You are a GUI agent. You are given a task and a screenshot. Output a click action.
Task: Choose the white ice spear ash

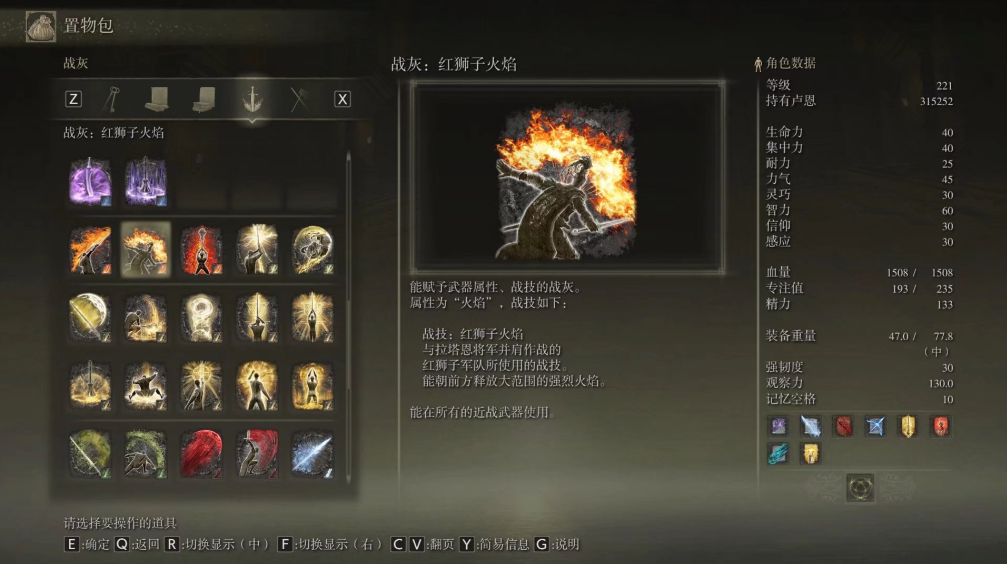point(312,454)
